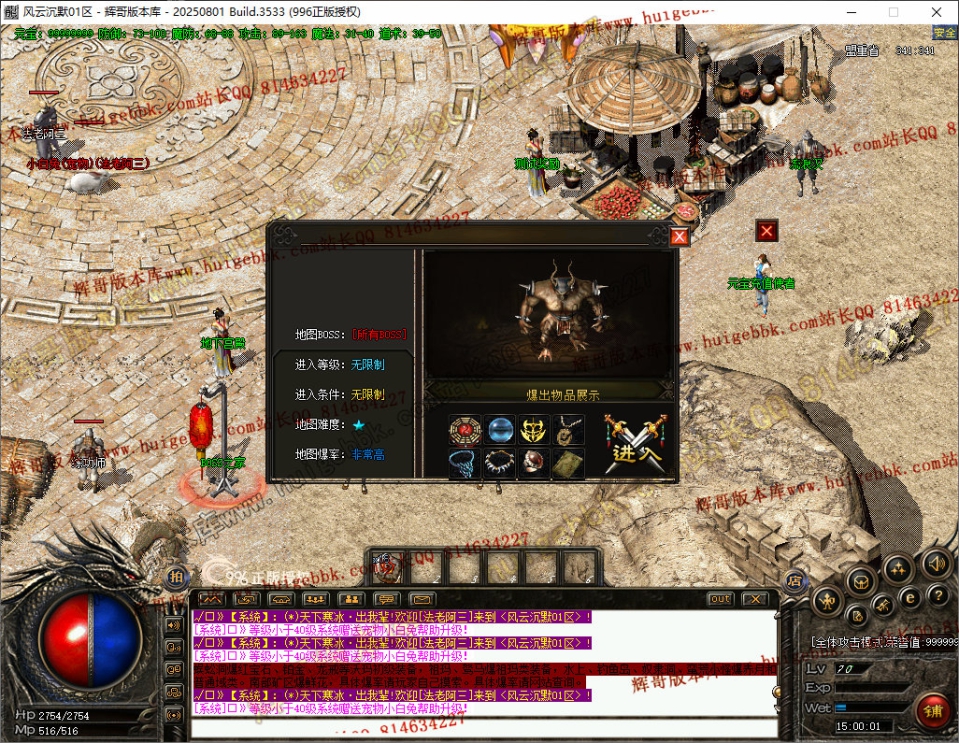959x743 pixels.
Task: Click the 拍 auction button
Action: coord(175,577)
